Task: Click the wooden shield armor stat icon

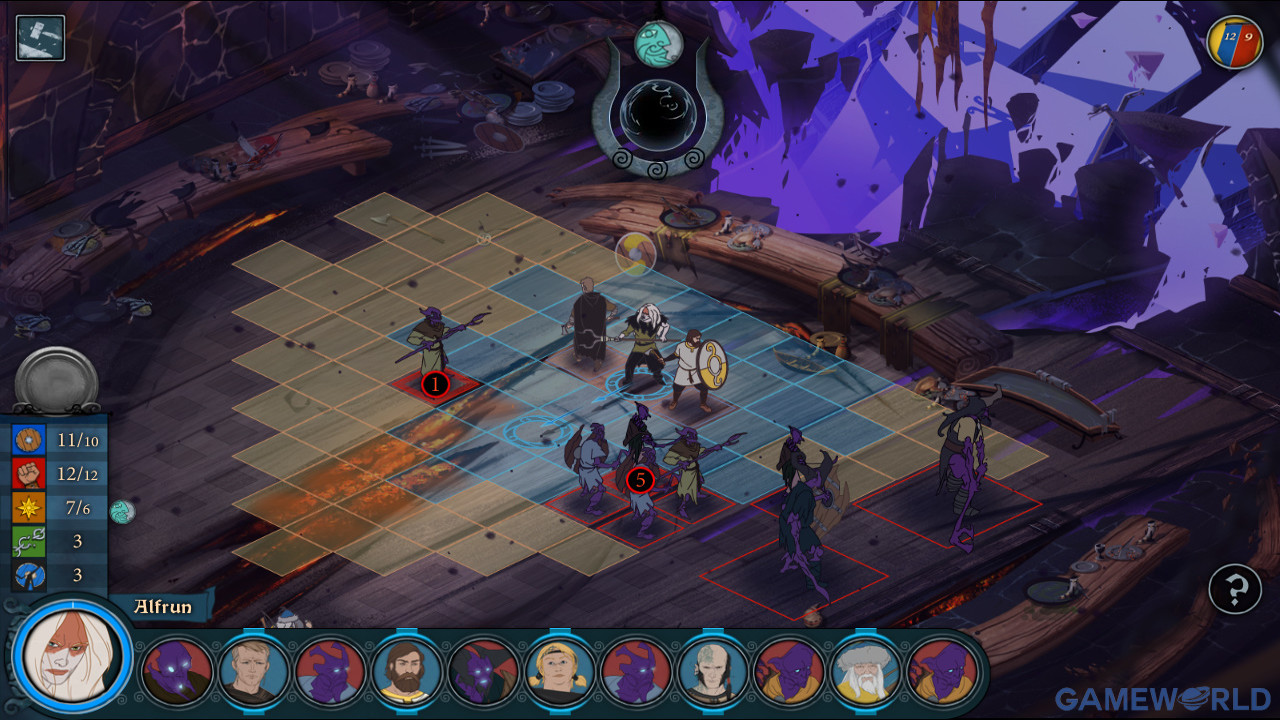Action: 28,440
